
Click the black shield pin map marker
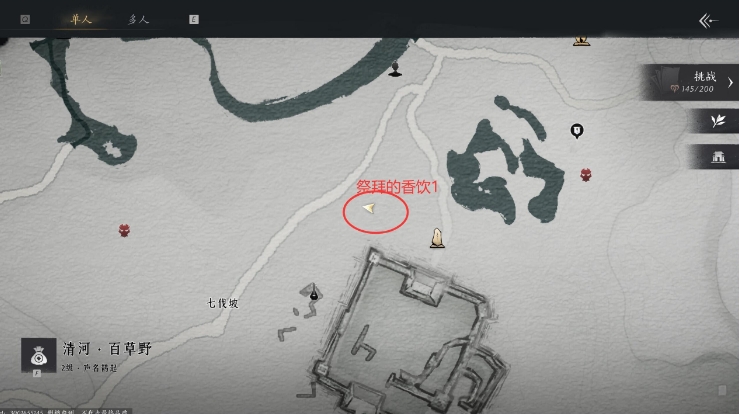[576, 130]
